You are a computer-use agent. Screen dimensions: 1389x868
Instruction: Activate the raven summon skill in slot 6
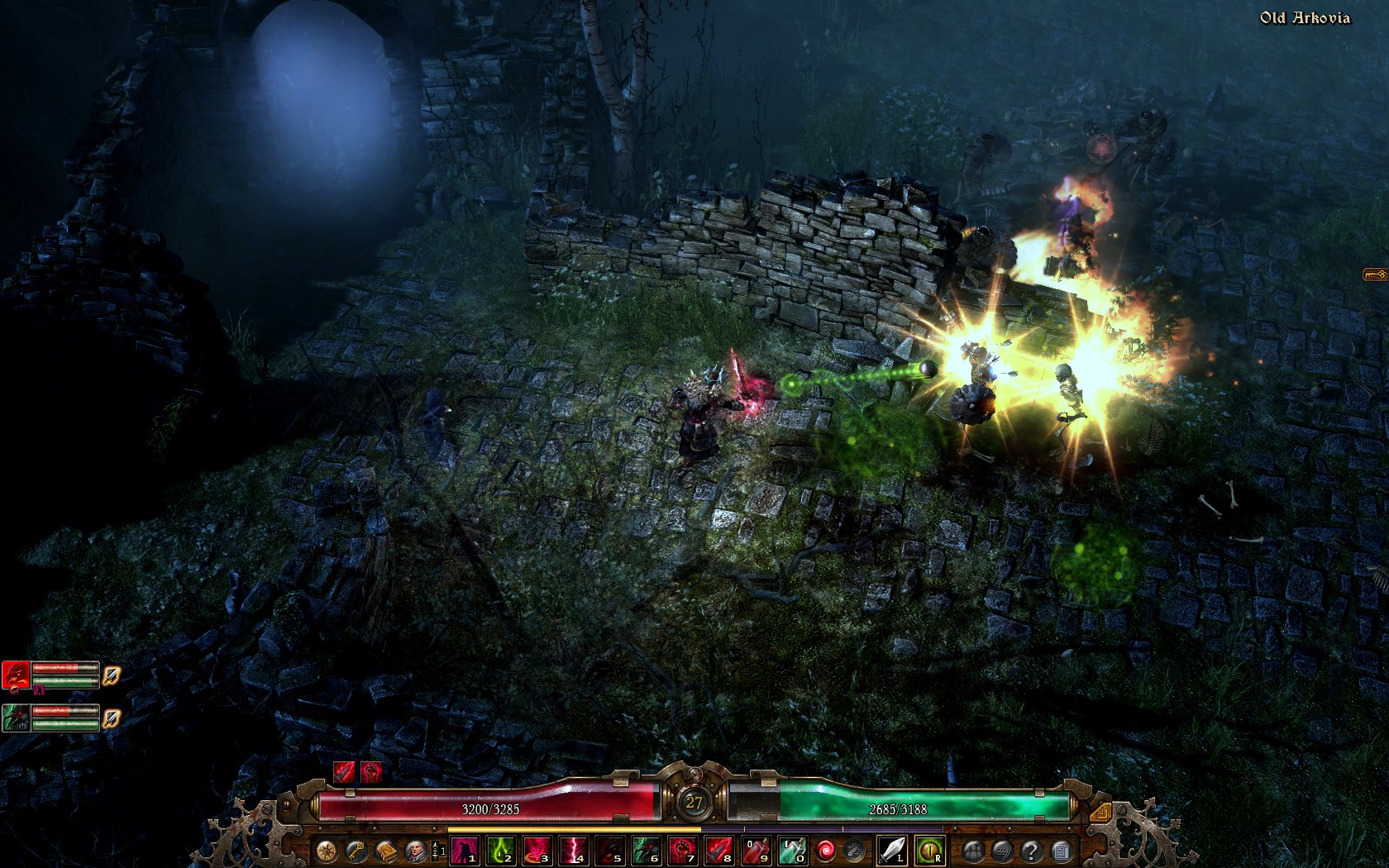(647, 850)
